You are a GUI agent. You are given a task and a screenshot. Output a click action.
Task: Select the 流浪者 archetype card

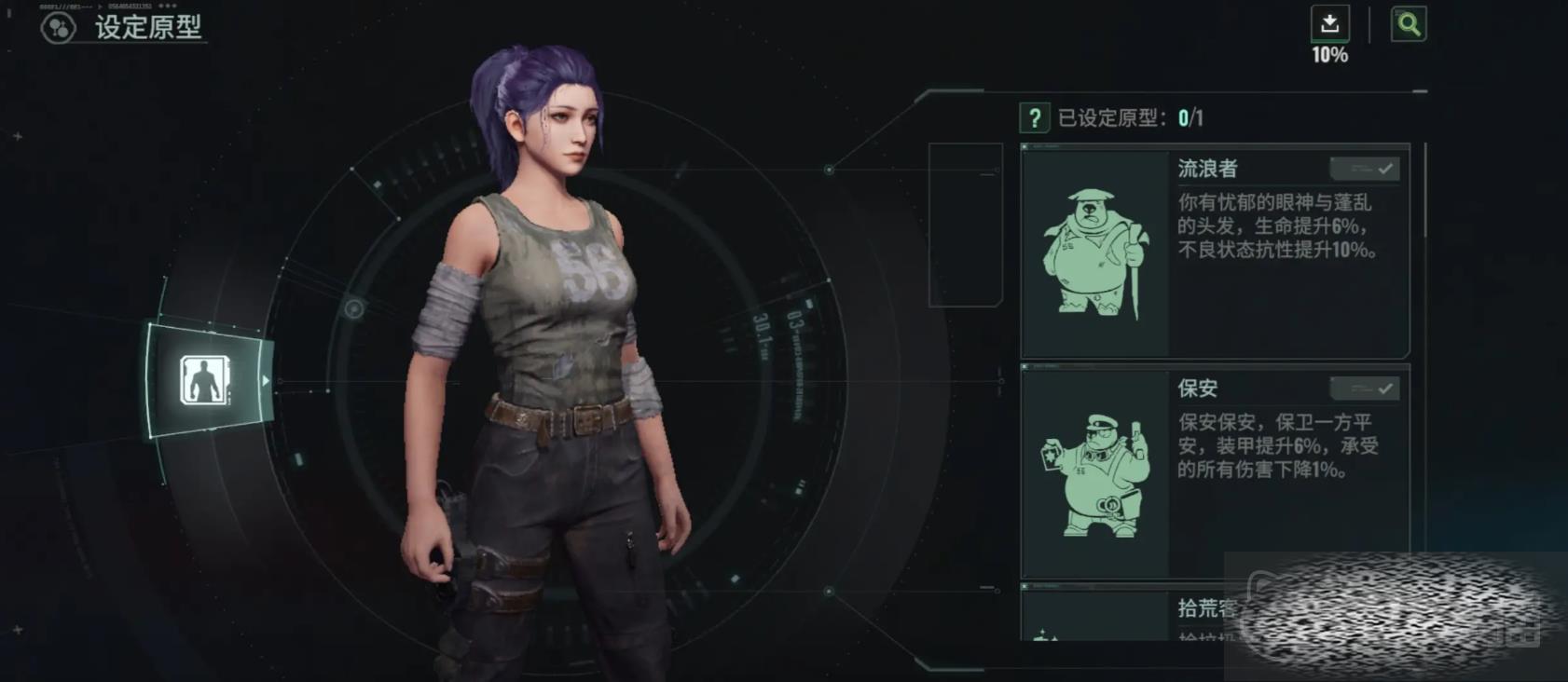[1214, 252]
